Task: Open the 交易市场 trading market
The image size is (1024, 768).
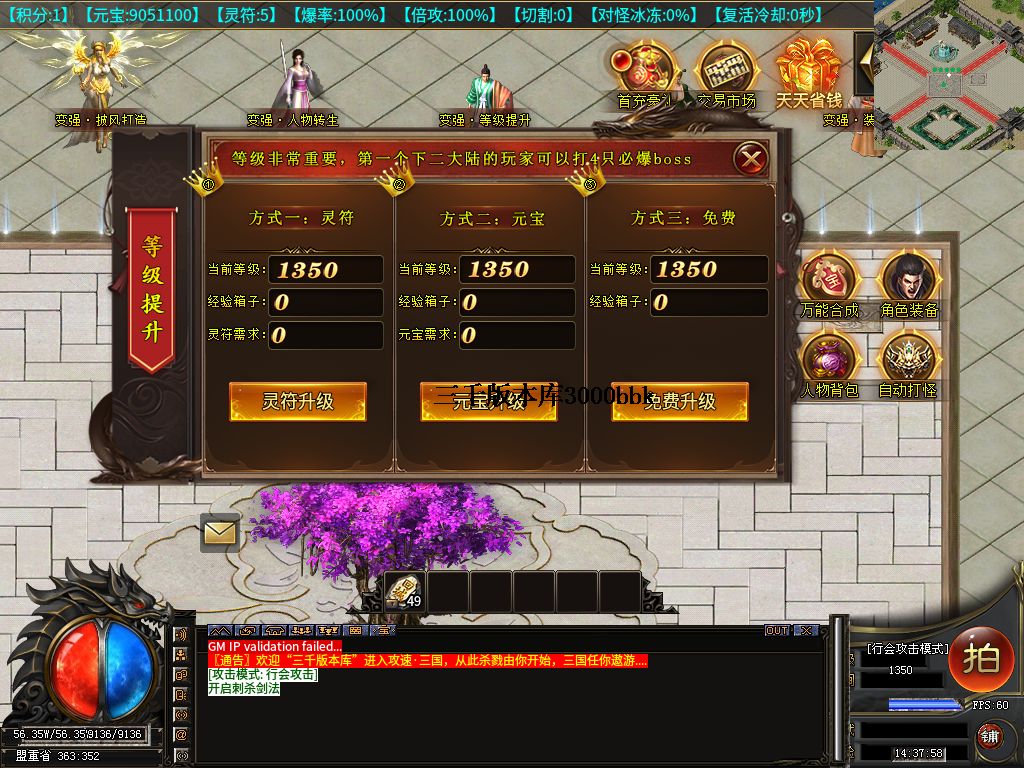Action: pyautogui.click(x=726, y=72)
